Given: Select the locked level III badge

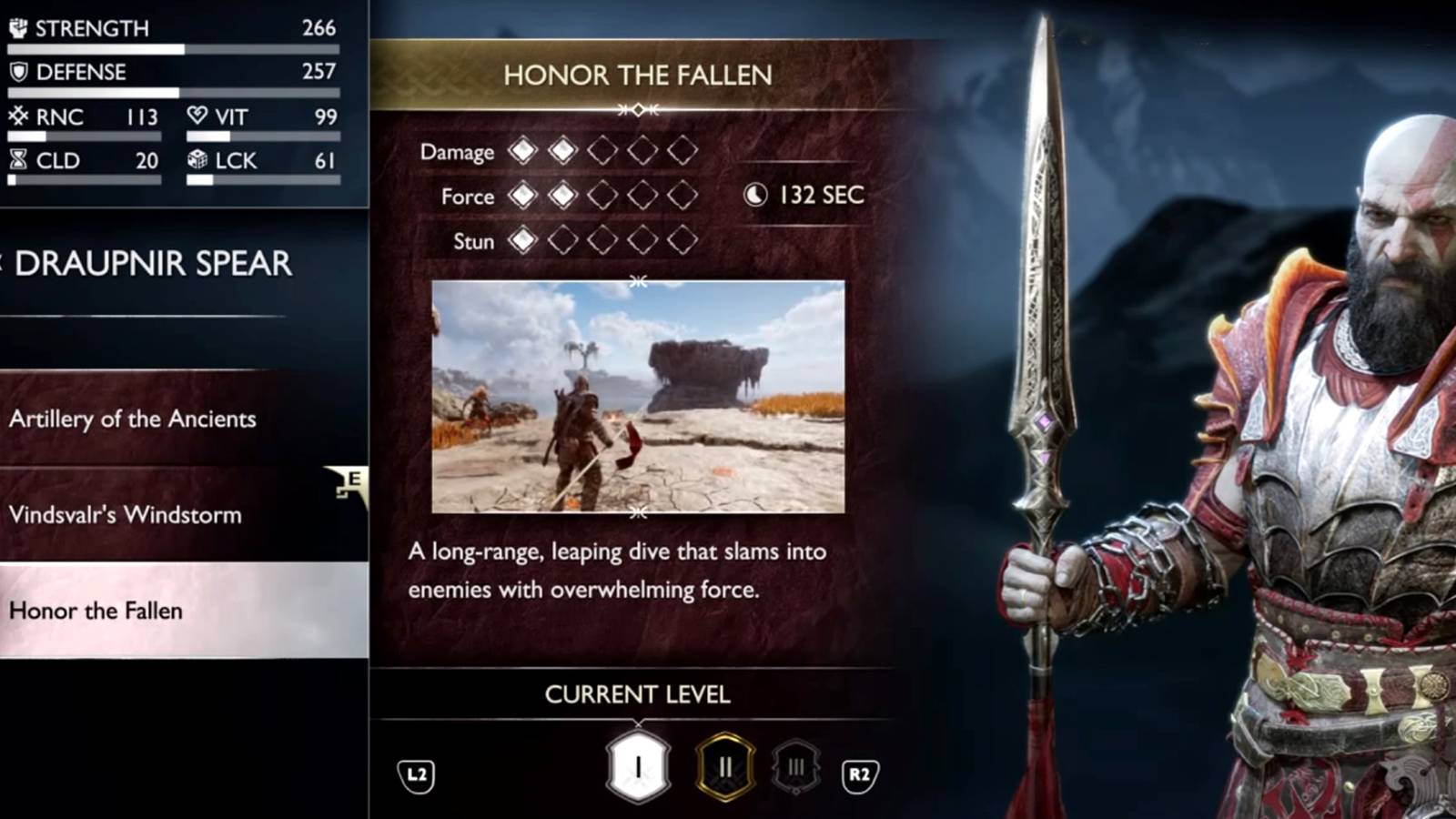Looking at the screenshot, I should [x=794, y=764].
